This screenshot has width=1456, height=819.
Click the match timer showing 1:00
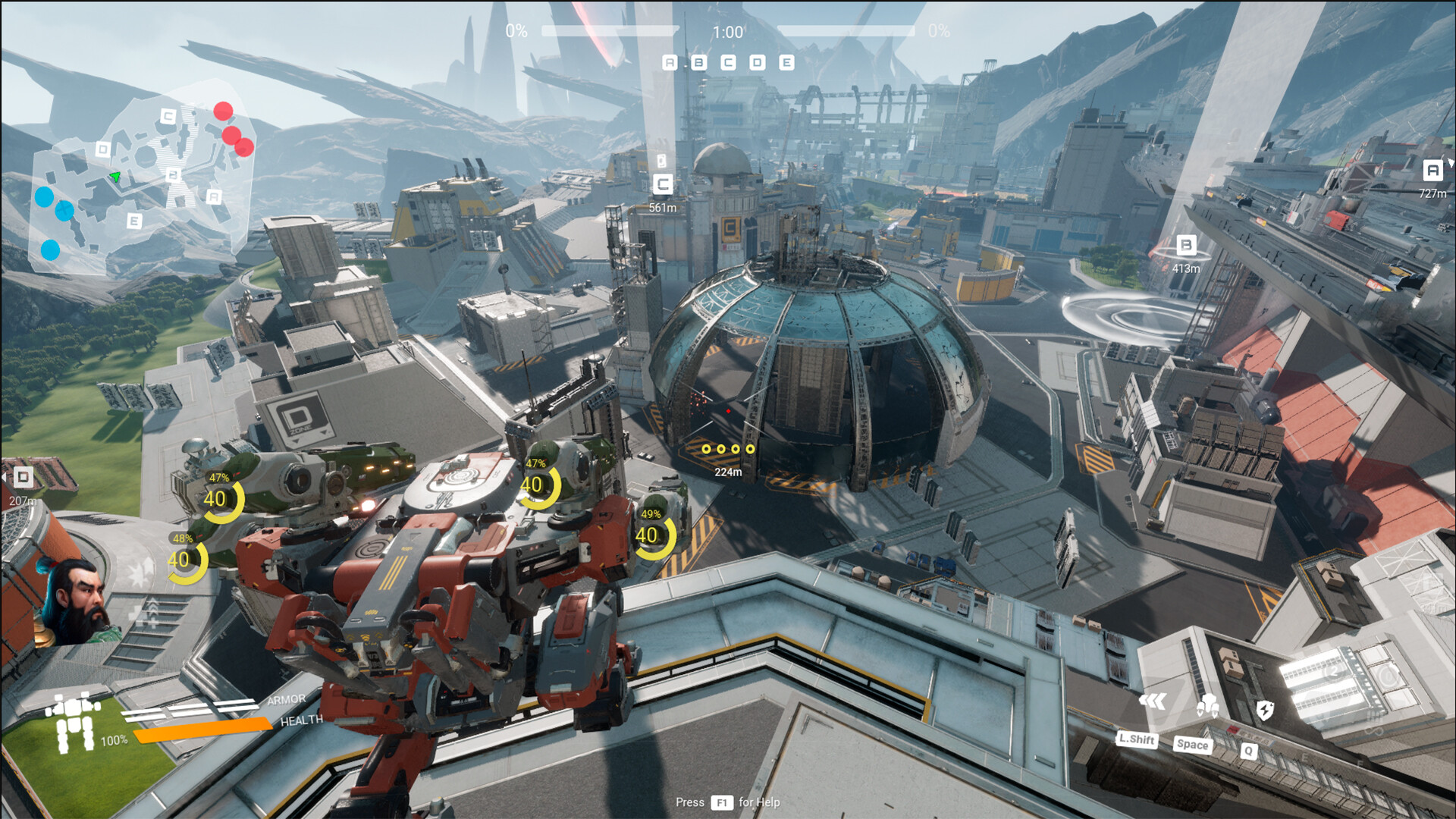[728, 32]
